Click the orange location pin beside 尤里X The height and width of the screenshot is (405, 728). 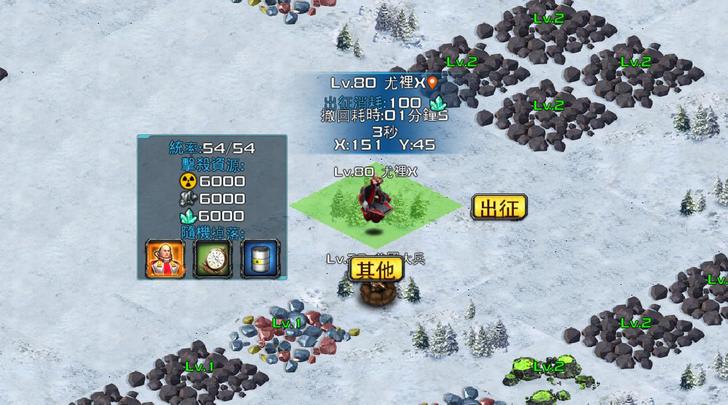tap(433, 83)
